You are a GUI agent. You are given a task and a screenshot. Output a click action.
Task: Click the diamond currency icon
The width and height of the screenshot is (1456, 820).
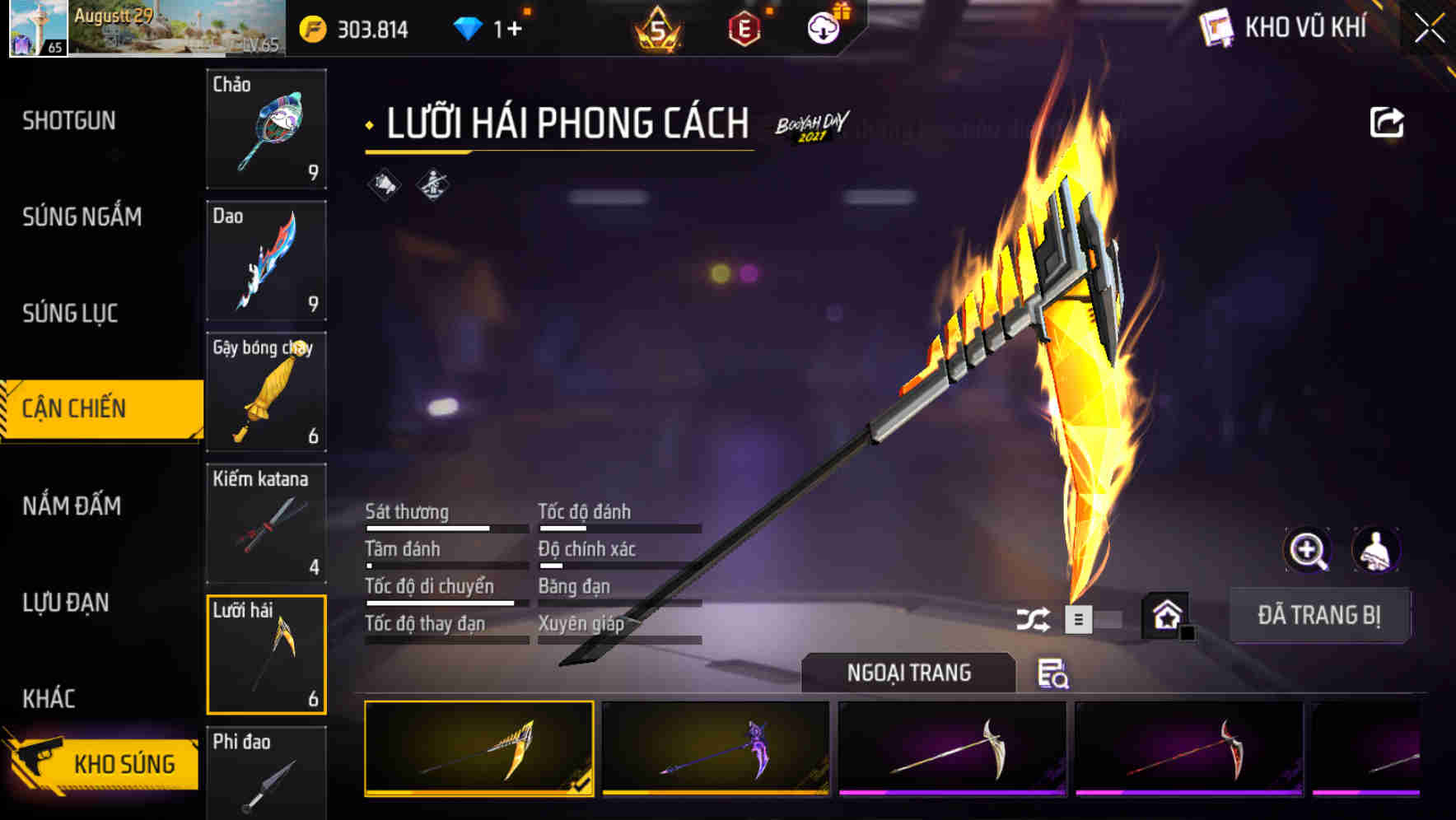[466, 26]
